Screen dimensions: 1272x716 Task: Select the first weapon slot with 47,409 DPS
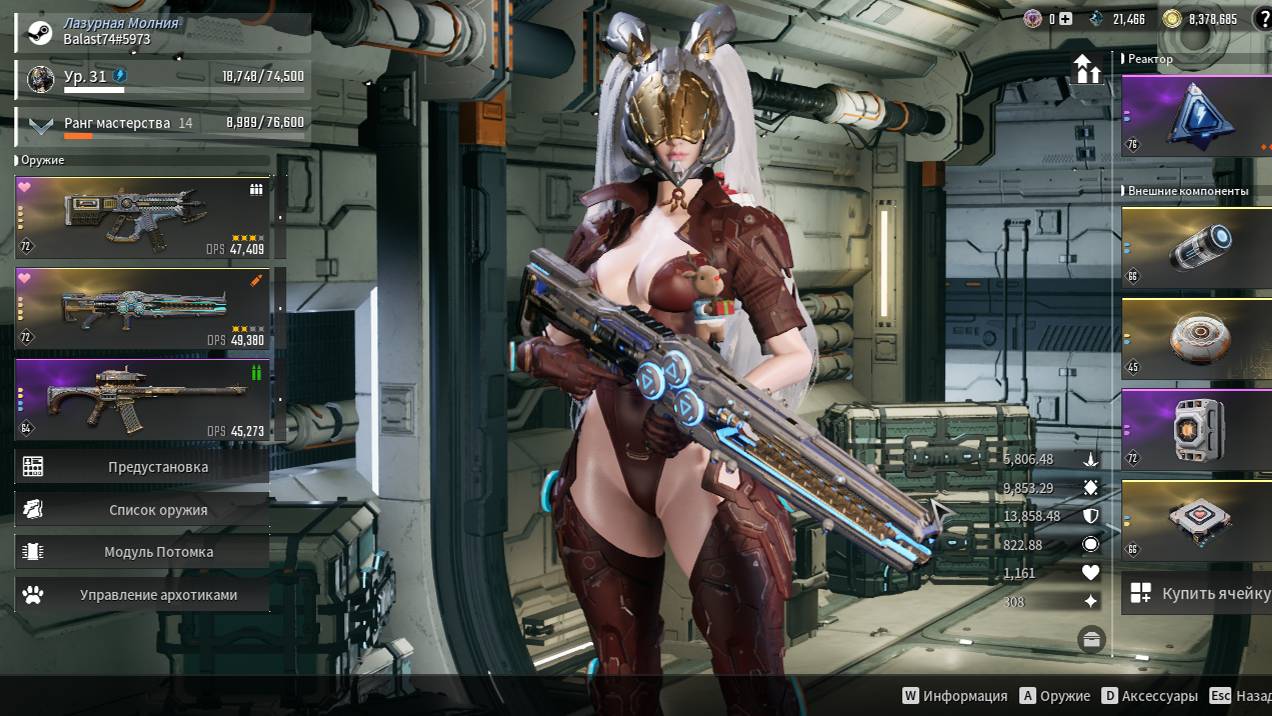click(142, 218)
